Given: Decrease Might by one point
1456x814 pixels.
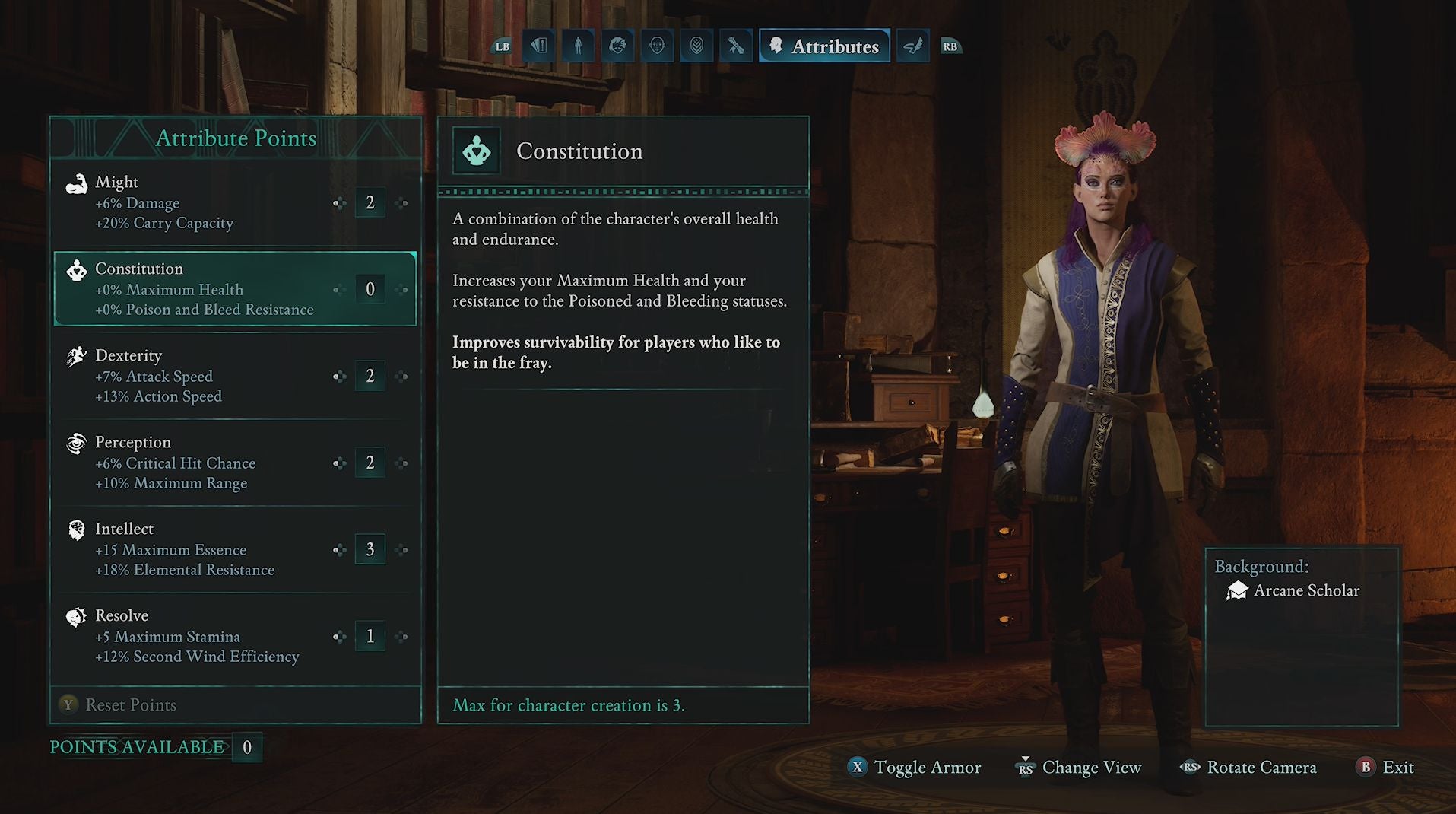Looking at the screenshot, I should (x=339, y=203).
